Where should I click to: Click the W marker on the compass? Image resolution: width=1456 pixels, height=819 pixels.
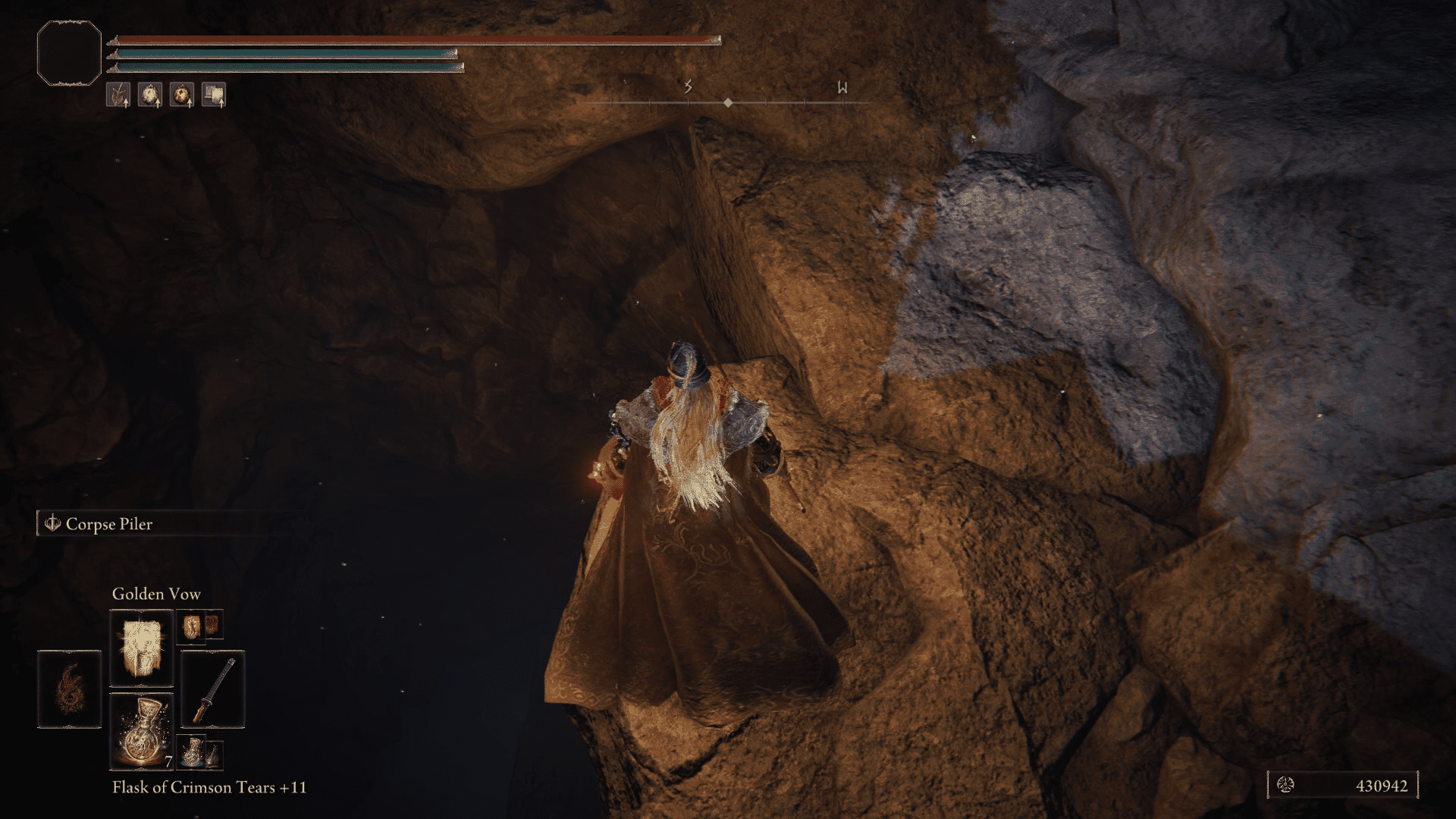pyautogui.click(x=840, y=87)
